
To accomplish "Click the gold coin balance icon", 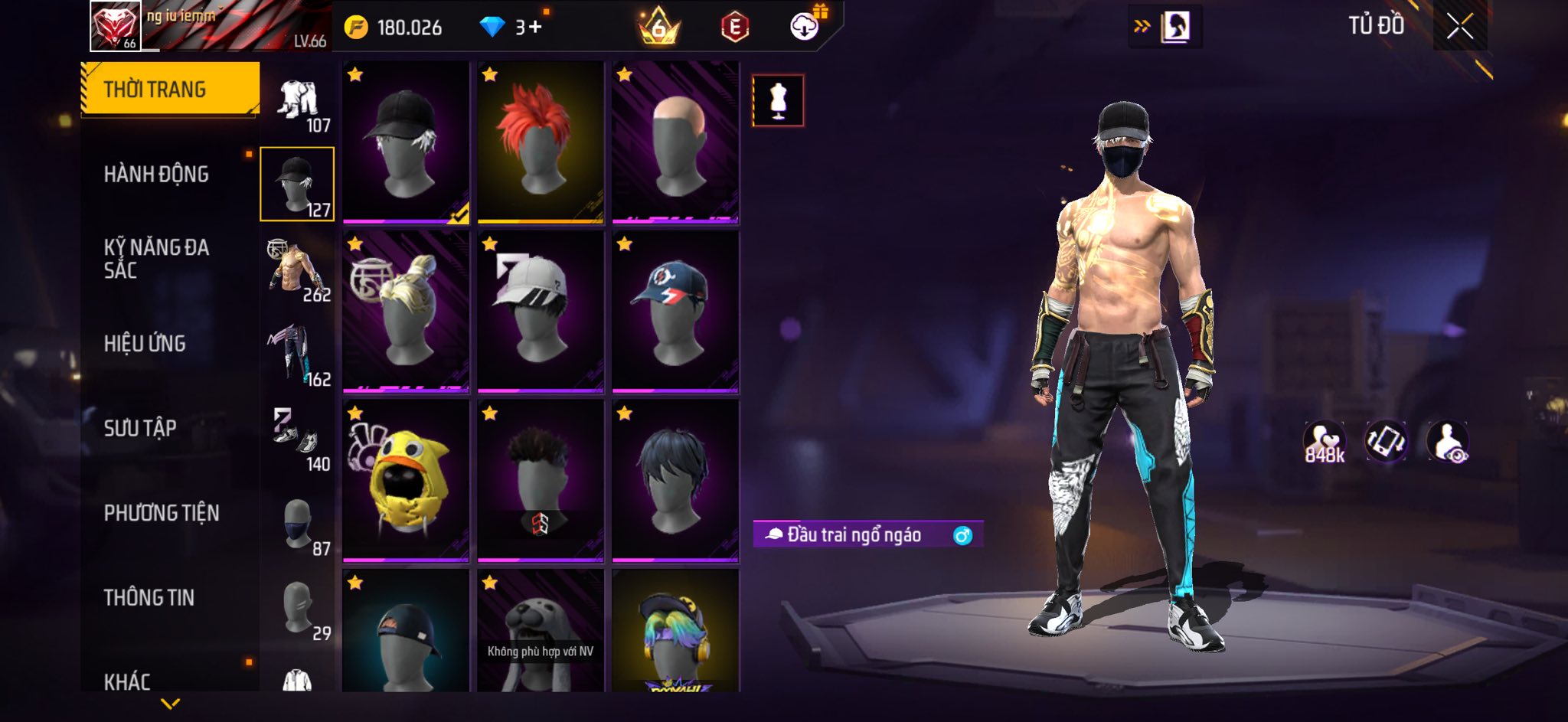I will [356, 28].
